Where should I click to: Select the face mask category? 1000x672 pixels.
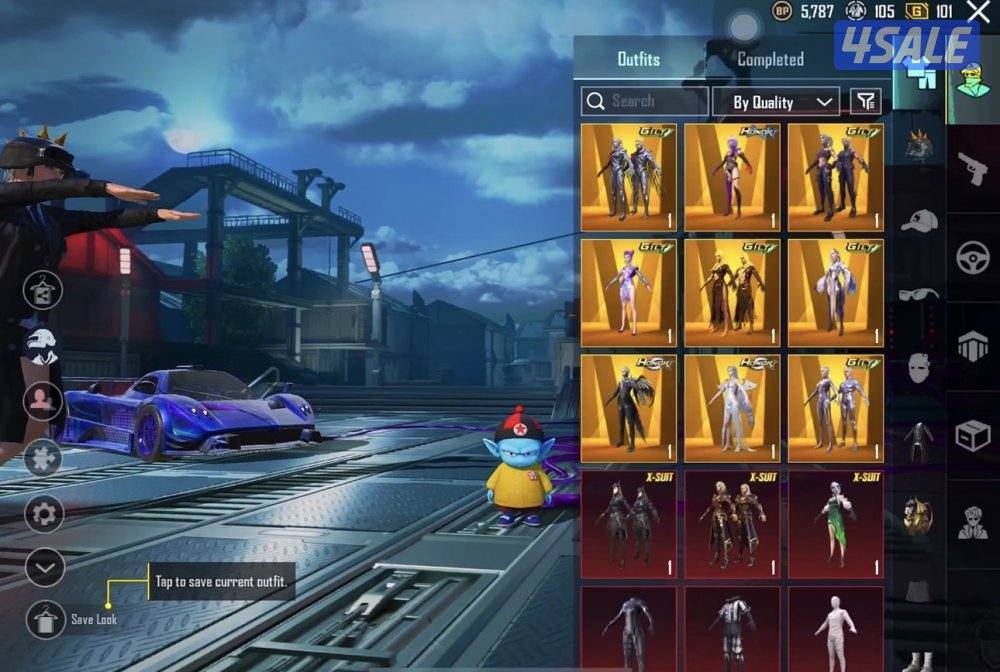point(918,367)
